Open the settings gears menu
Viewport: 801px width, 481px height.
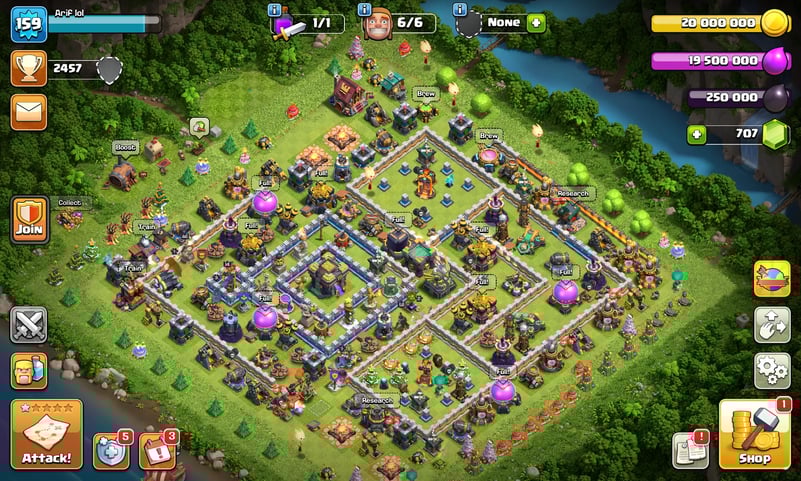pos(772,370)
